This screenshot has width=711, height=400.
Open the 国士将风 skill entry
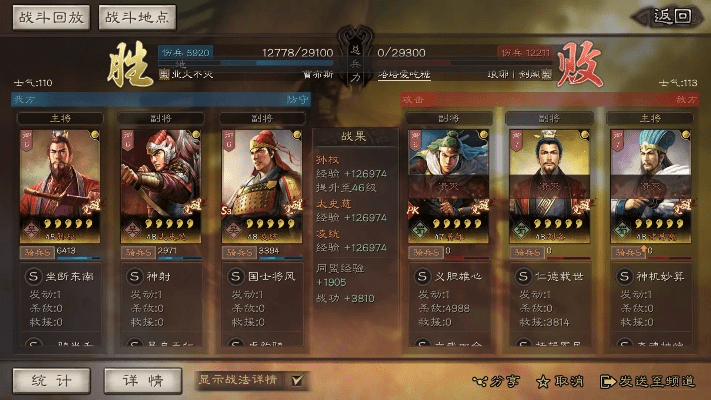pyautogui.click(x=262, y=275)
